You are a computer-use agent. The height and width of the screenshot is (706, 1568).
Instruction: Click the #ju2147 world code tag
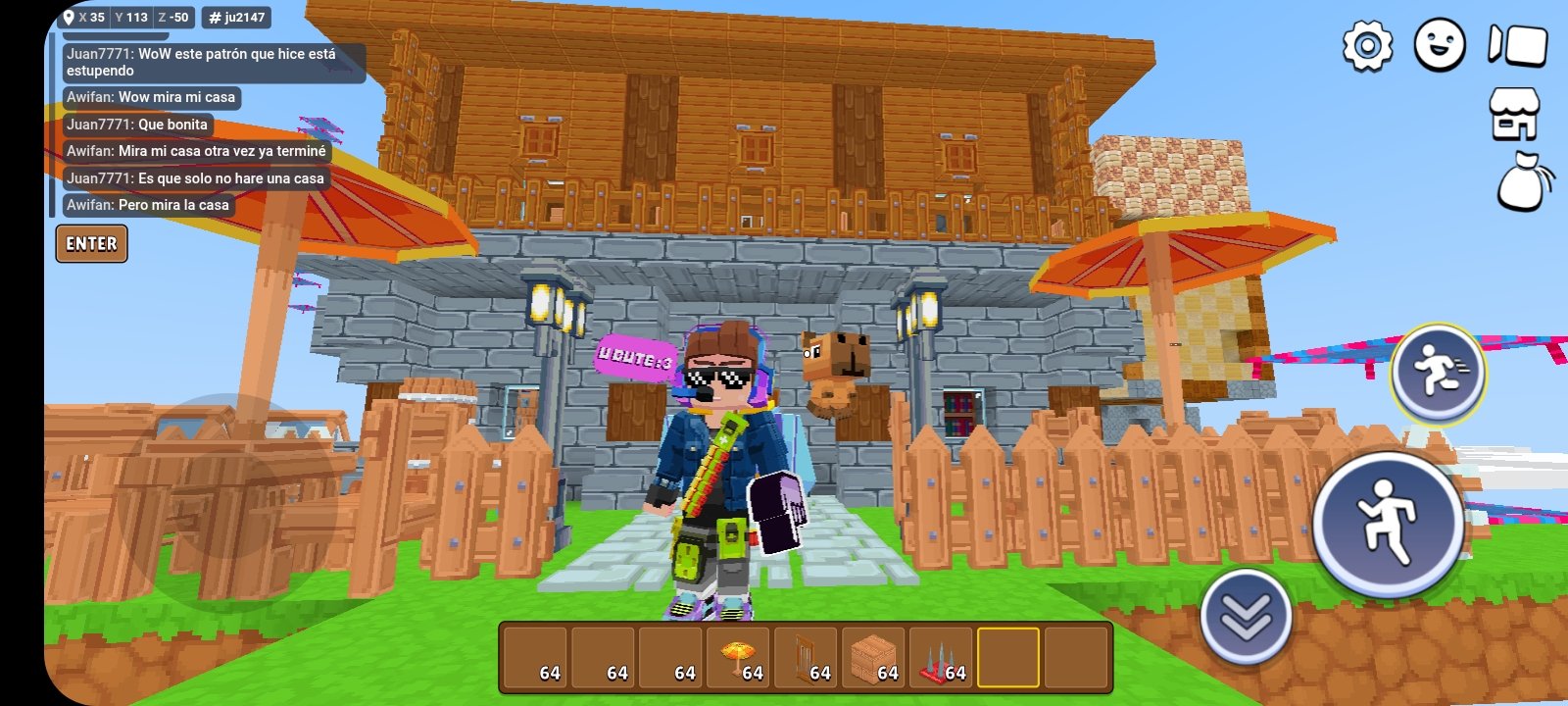[237, 18]
